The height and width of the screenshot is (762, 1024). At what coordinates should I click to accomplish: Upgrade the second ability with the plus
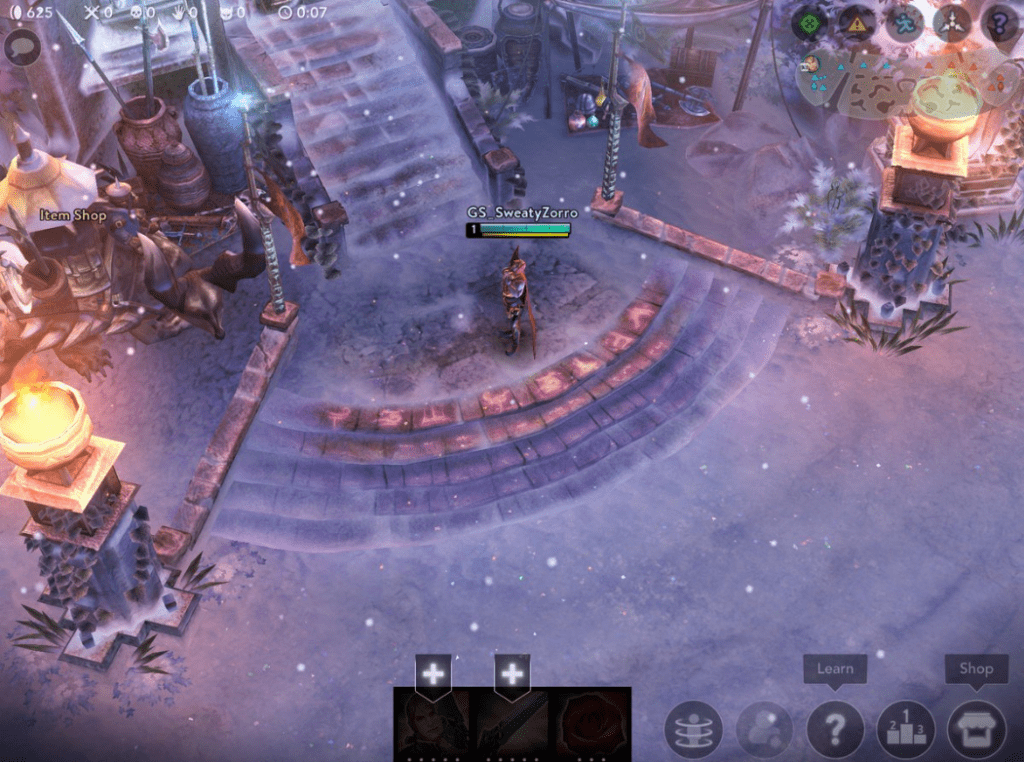(512, 672)
